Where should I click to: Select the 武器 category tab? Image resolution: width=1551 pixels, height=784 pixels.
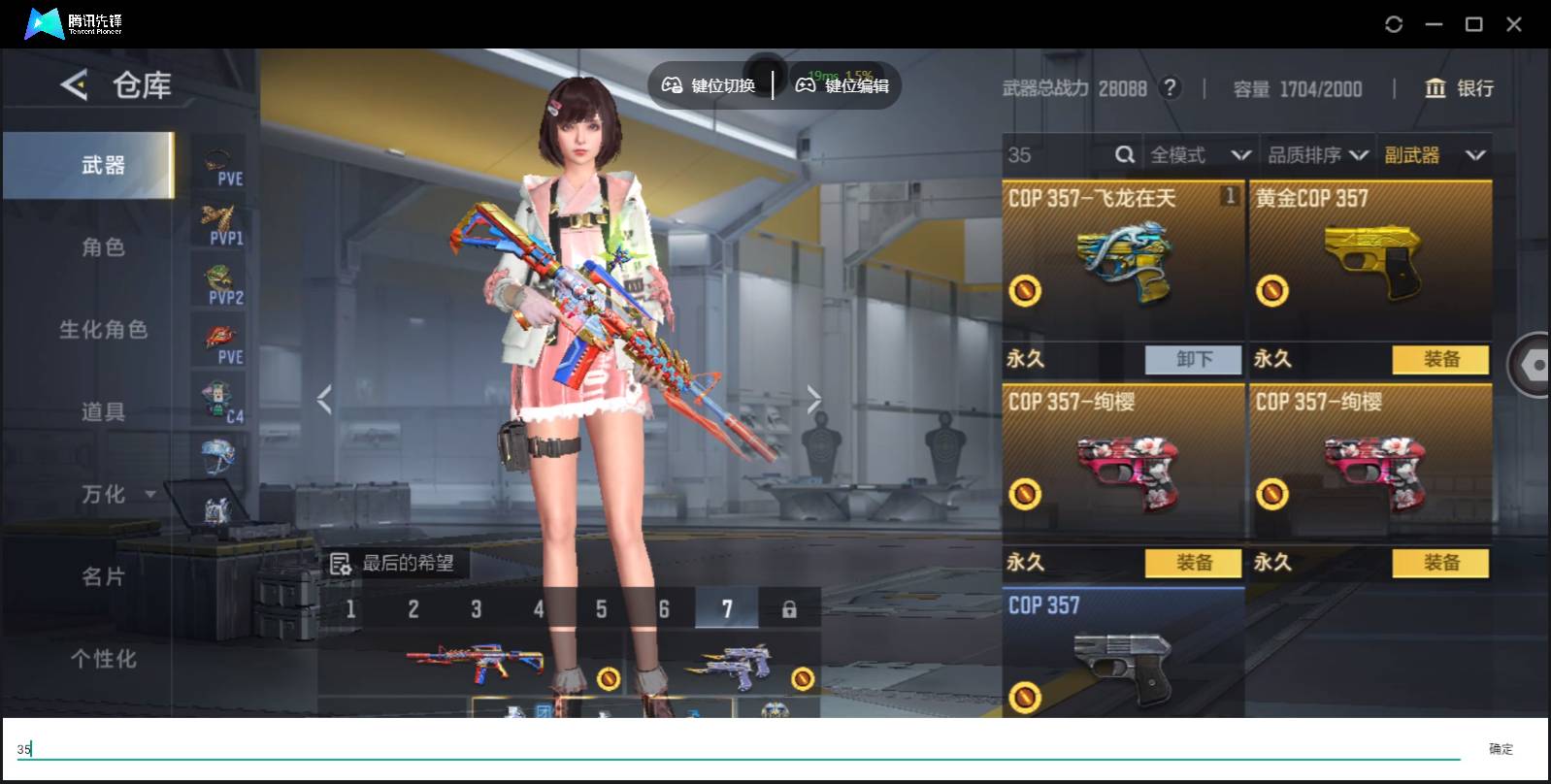click(x=102, y=165)
